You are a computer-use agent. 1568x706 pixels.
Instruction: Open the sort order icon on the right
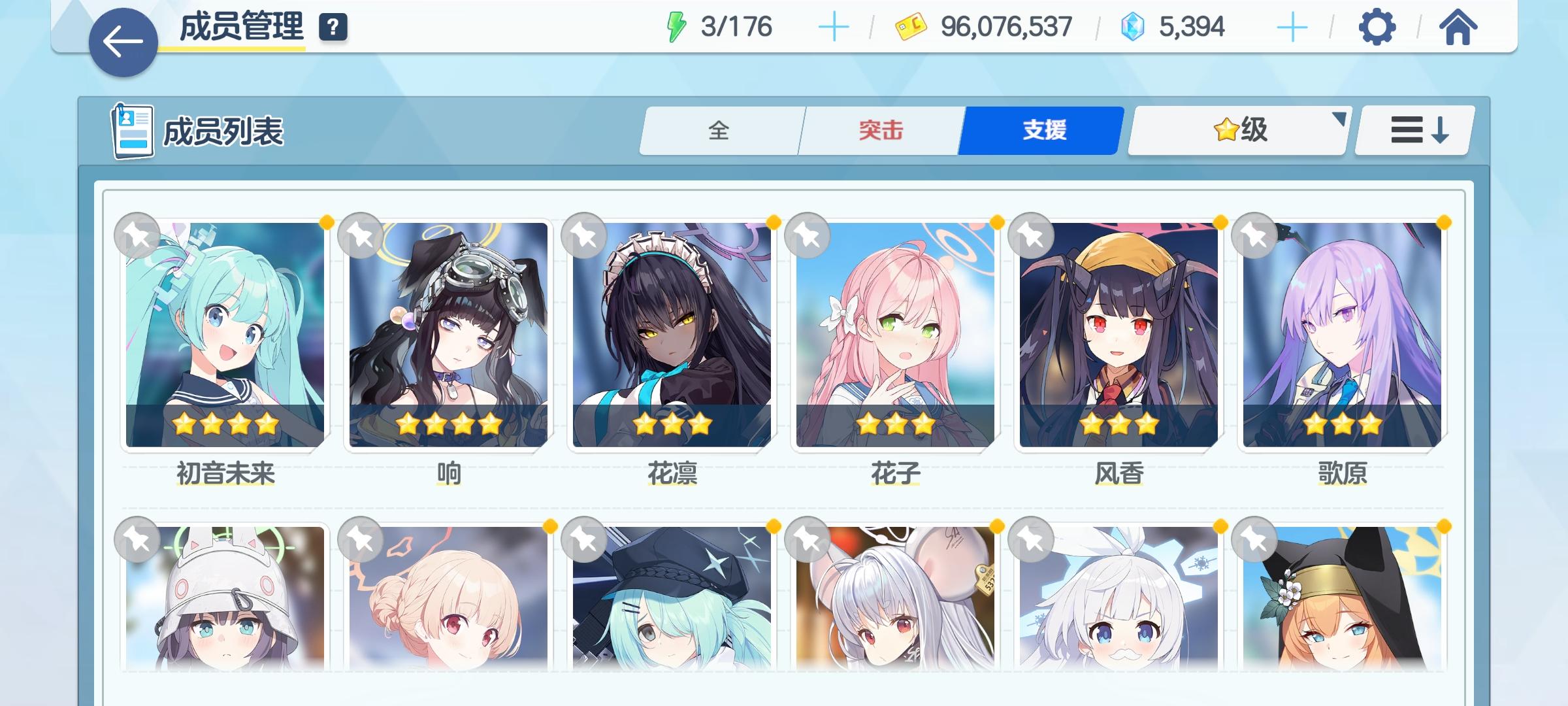pos(1413,131)
